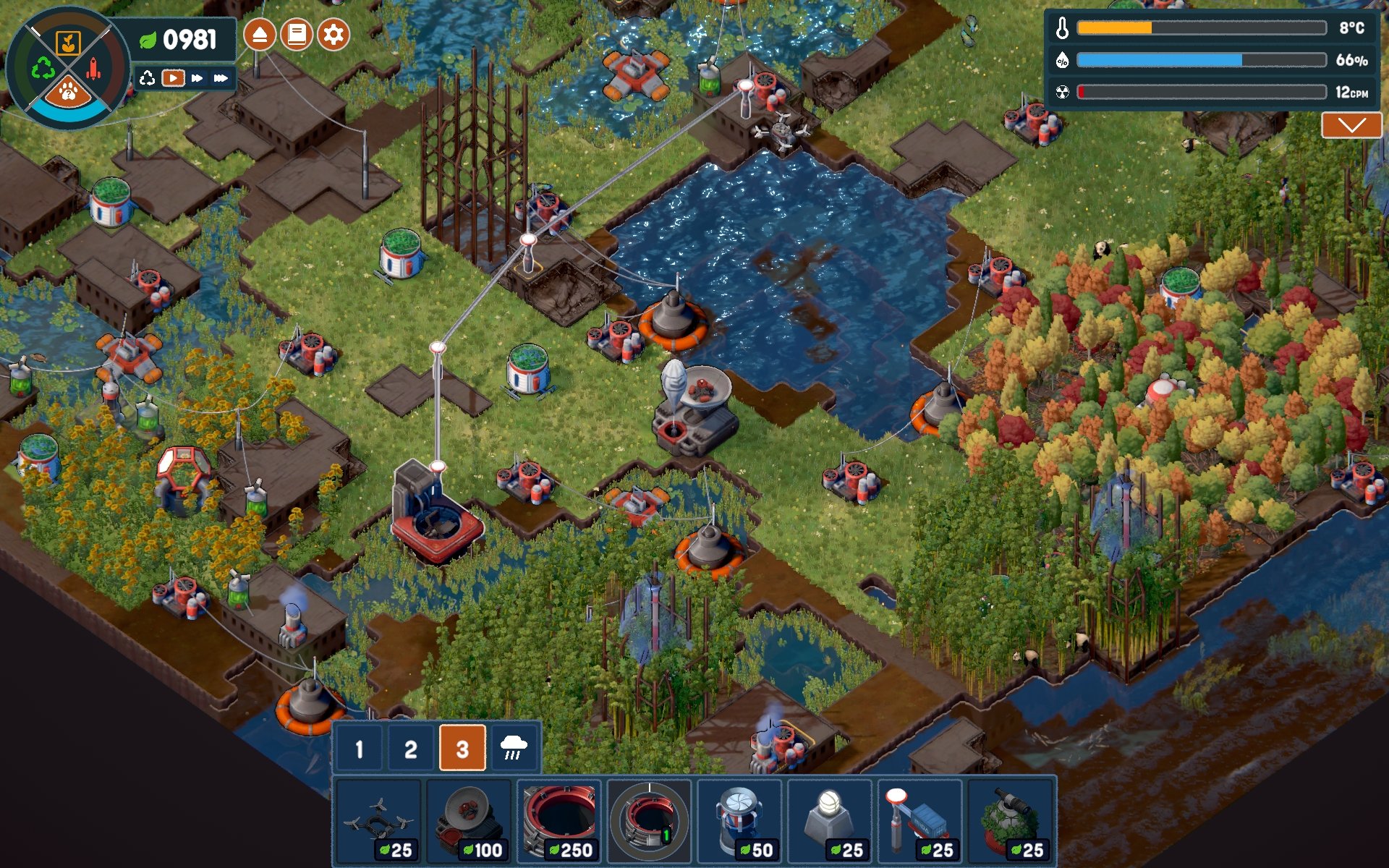1389x868 pixels.
Task: Click the white recycle icon beside the speed controls
Action: pos(148,78)
